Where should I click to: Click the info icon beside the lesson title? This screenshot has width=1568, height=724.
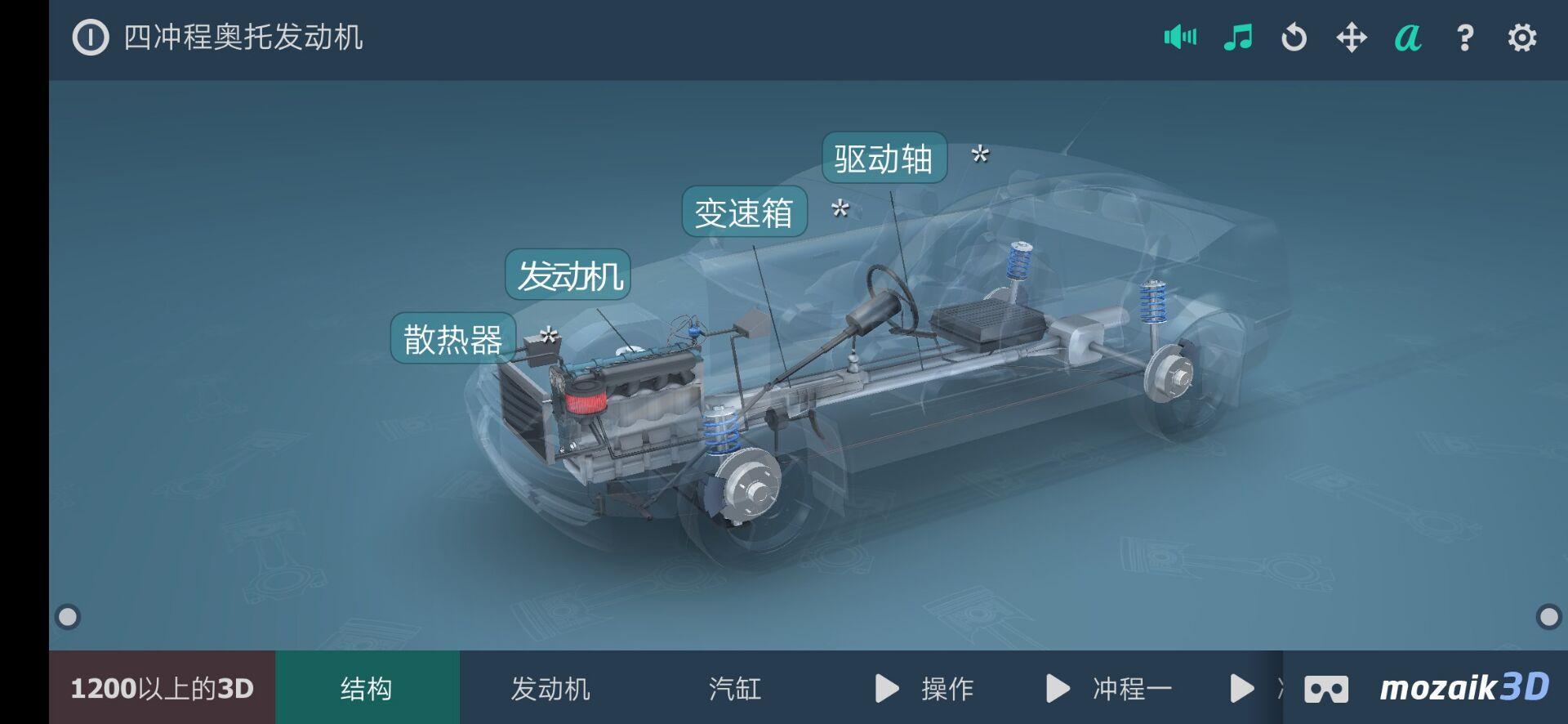click(x=90, y=38)
